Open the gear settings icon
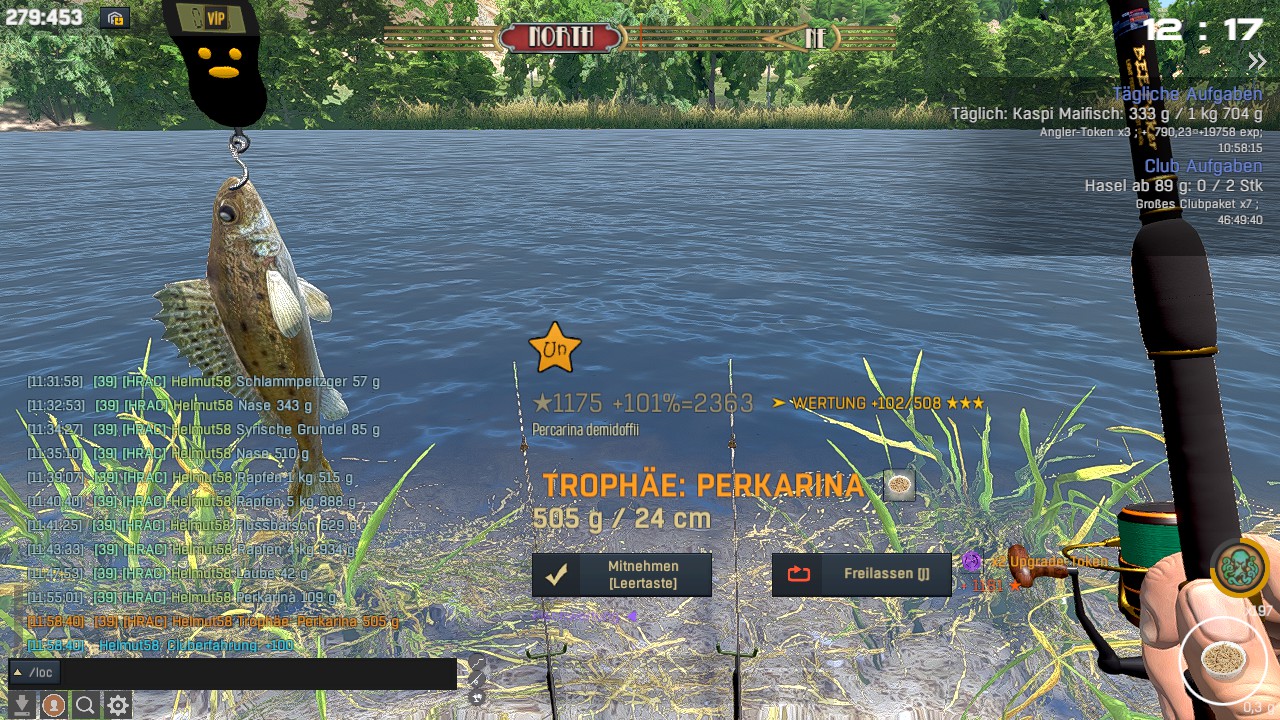 [x=118, y=705]
